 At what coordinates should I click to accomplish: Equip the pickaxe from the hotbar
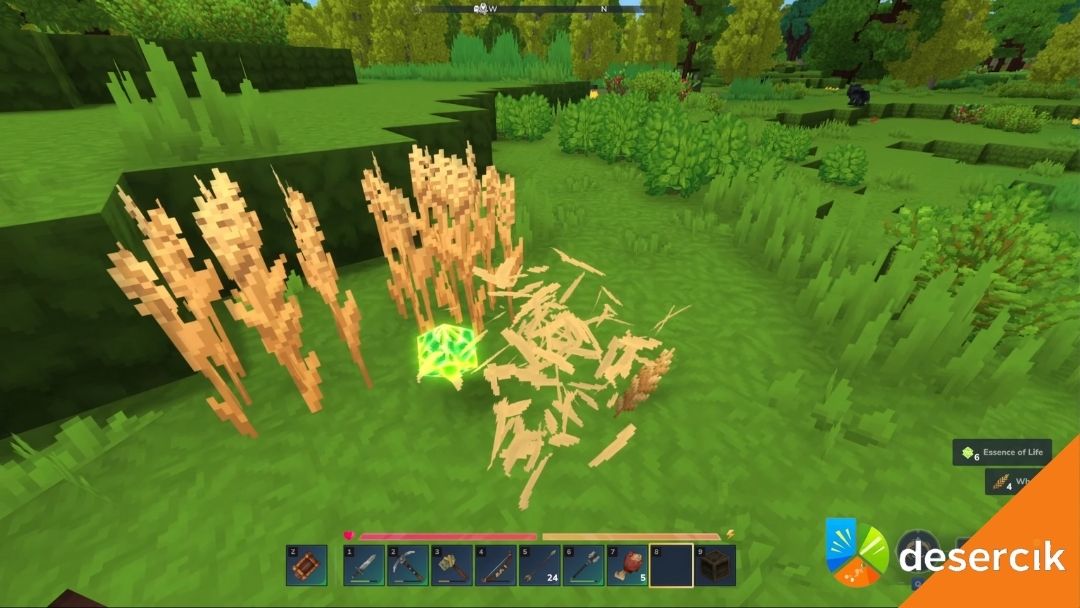pyautogui.click(x=408, y=566)
